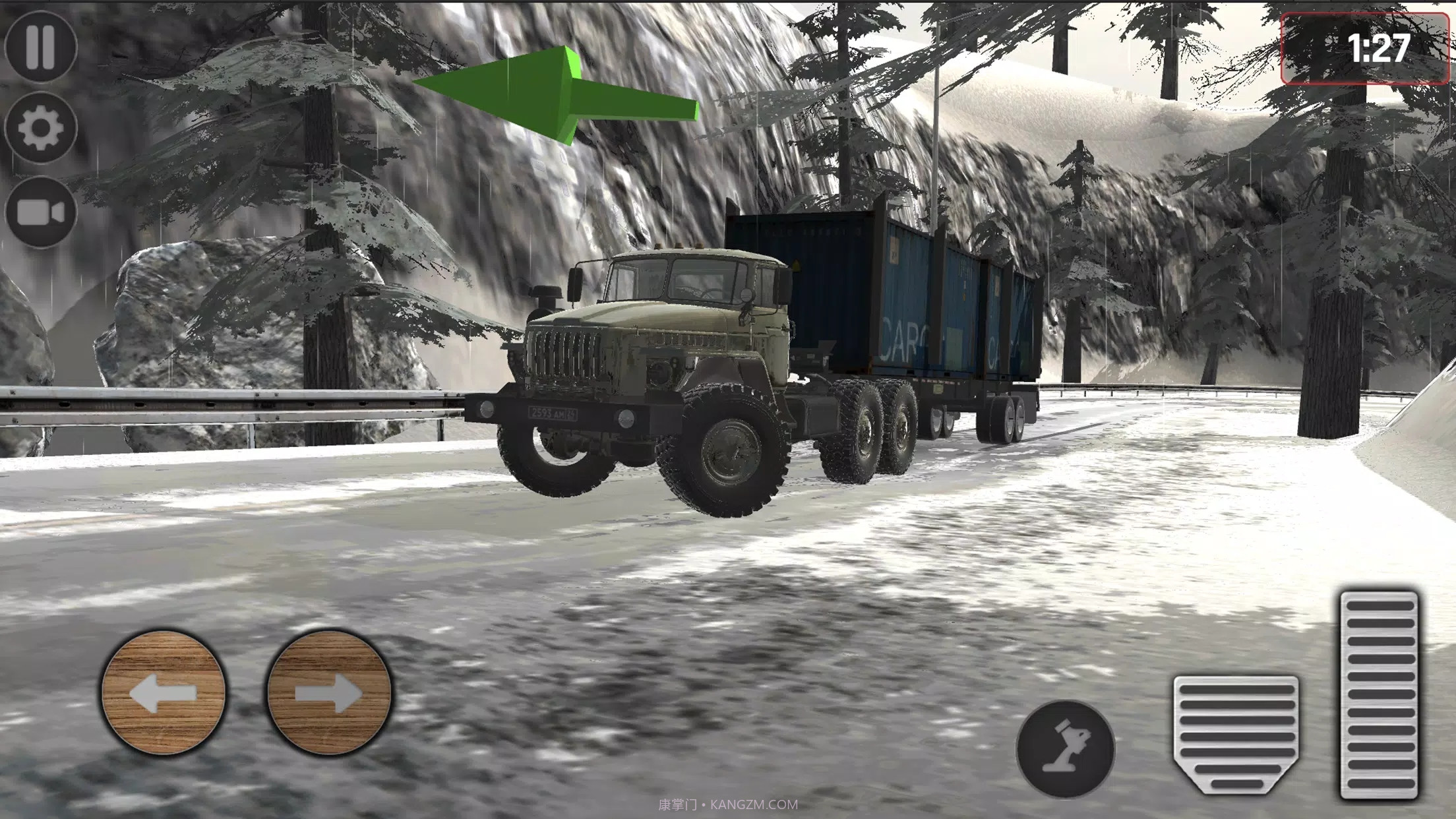Step on the tall gas pedal
This screenshot has height=819, width=1456.
point(1379,695)
